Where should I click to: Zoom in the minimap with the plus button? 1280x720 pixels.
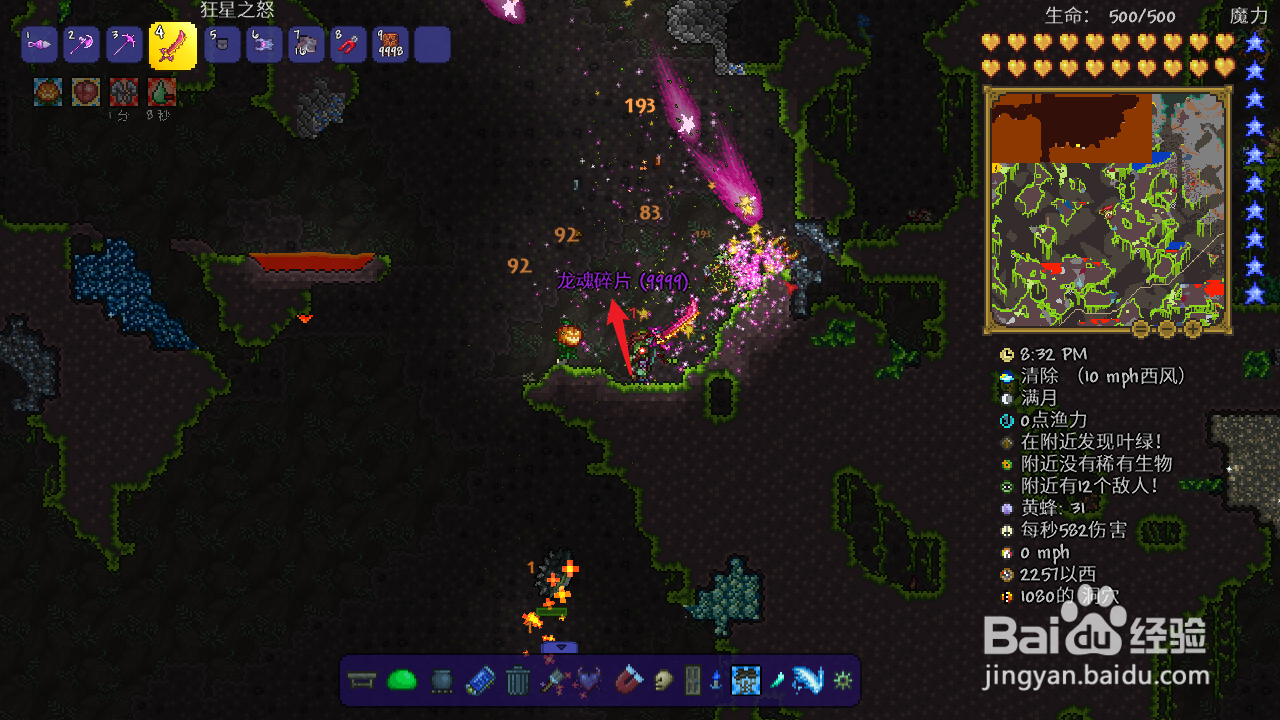coord(1193,328)
